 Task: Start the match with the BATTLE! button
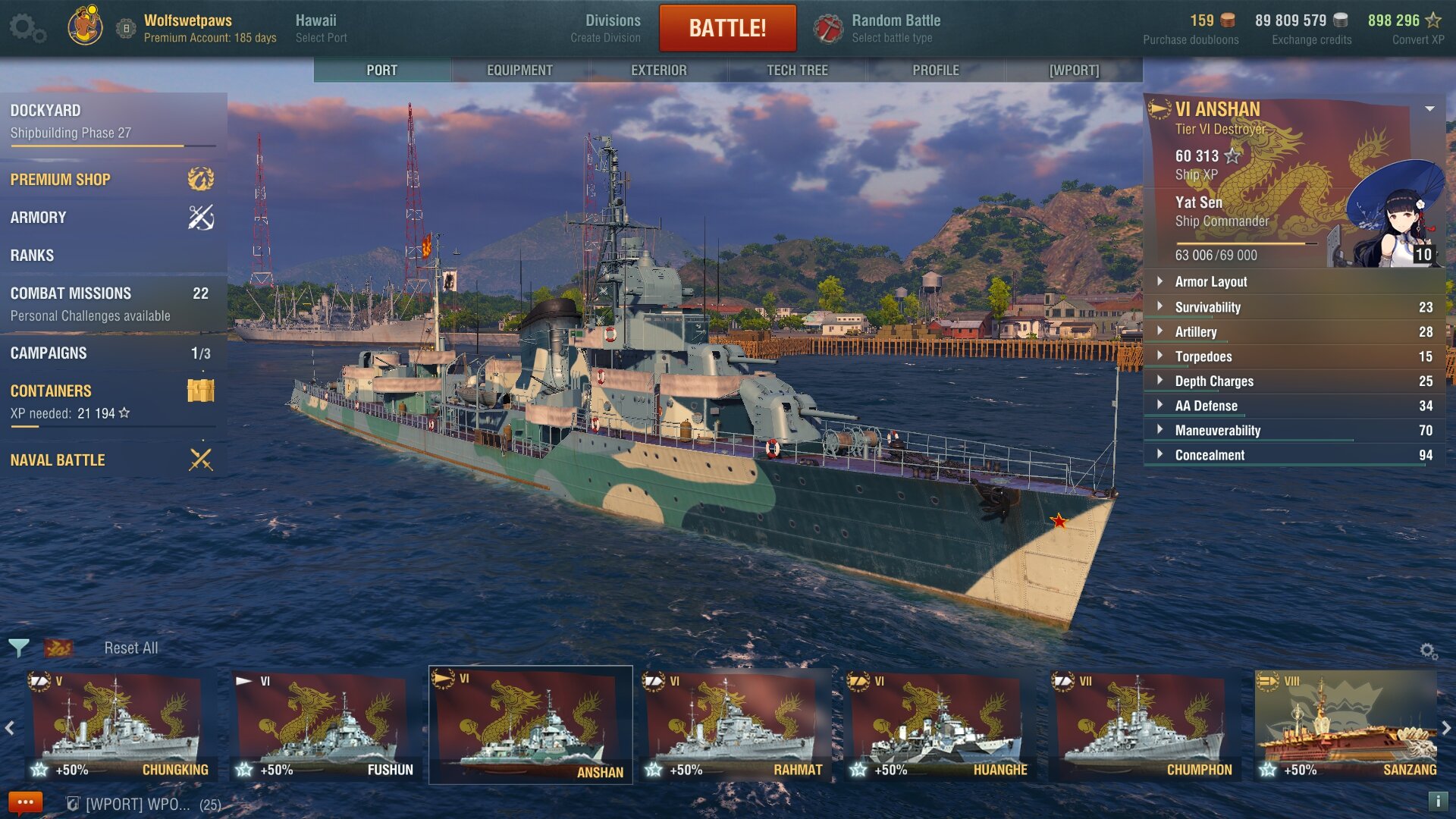pos(727,28)
